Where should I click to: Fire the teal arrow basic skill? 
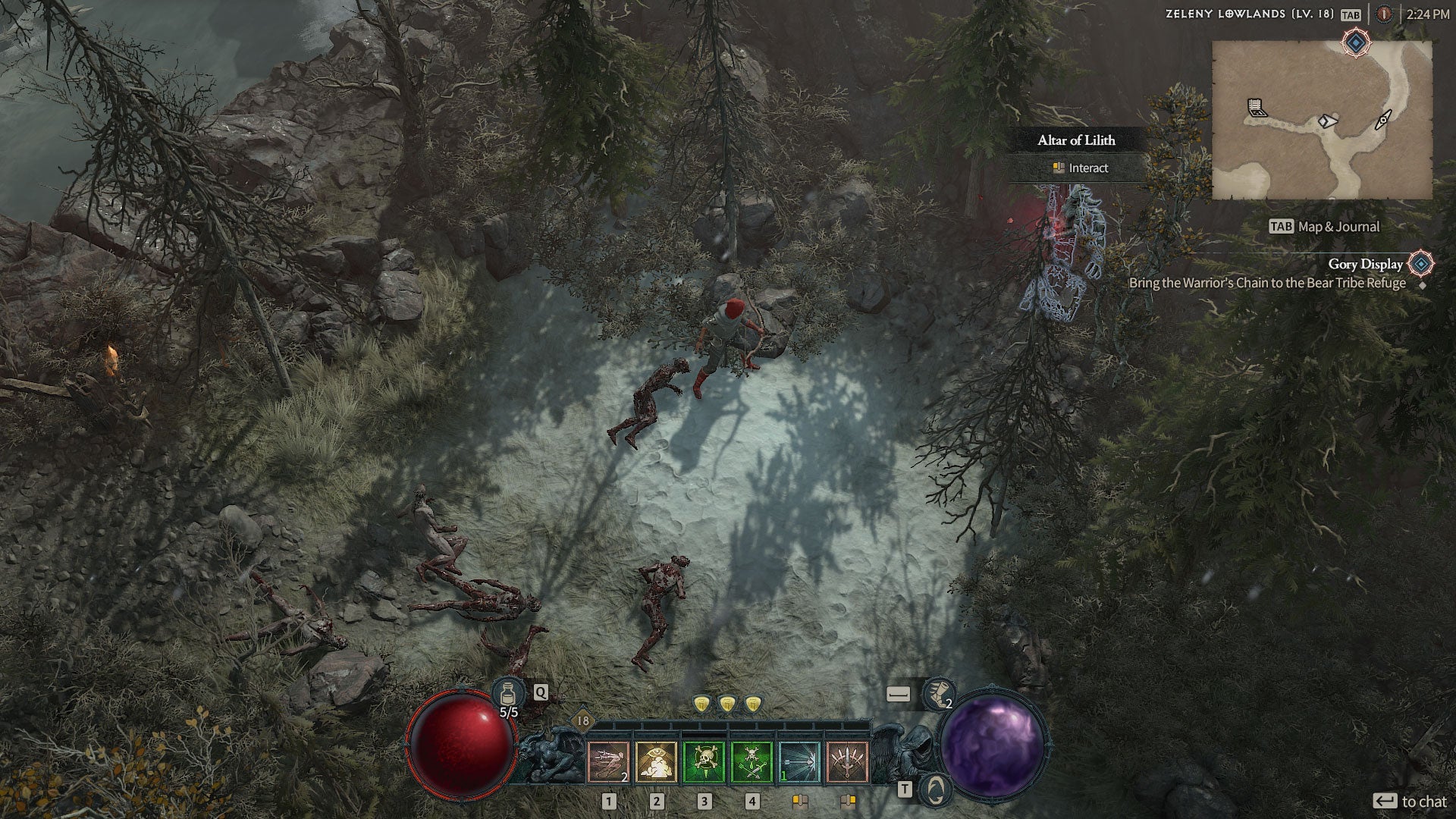799,761
